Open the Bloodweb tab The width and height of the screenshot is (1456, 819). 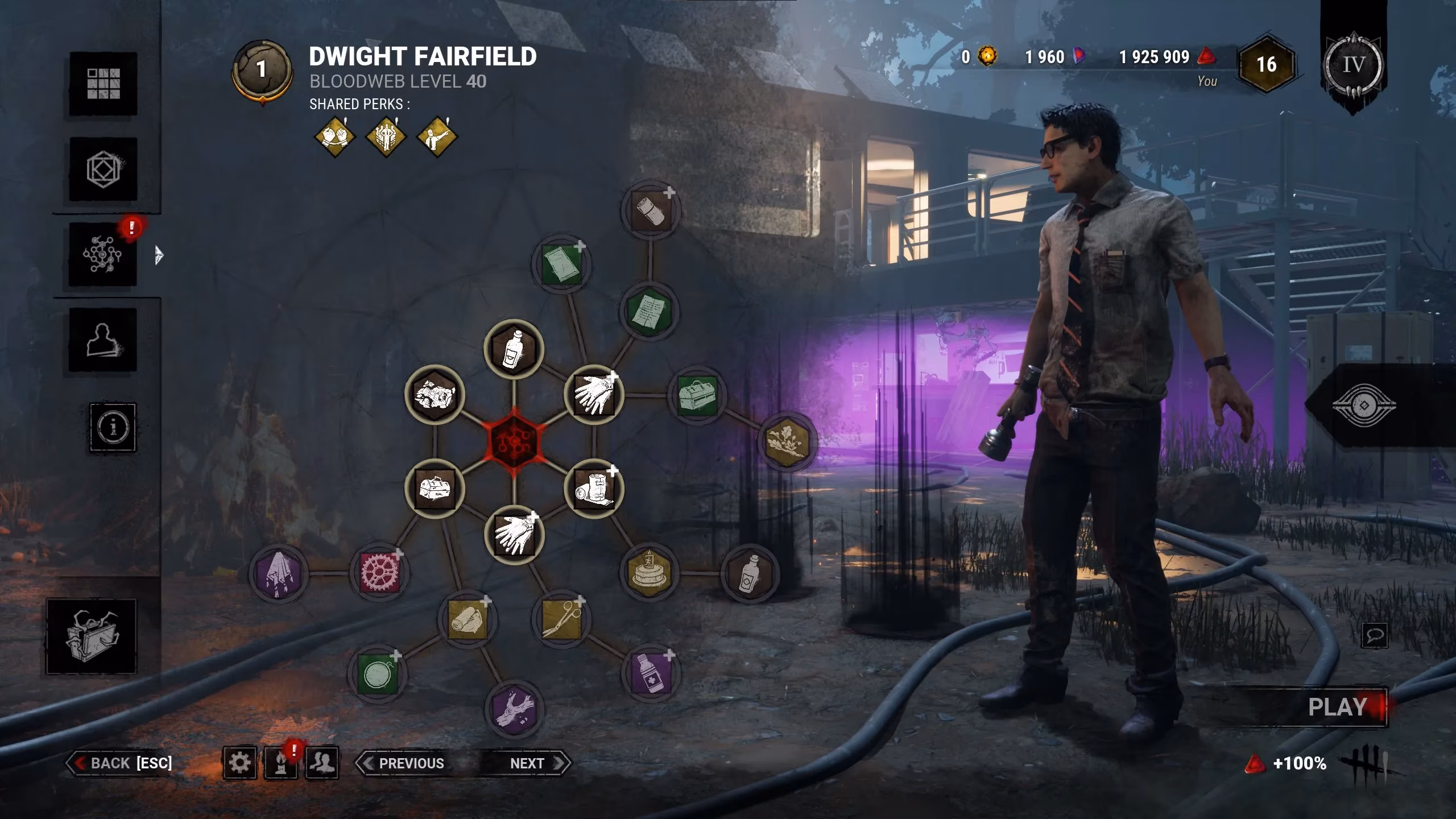tap(103, 254)
